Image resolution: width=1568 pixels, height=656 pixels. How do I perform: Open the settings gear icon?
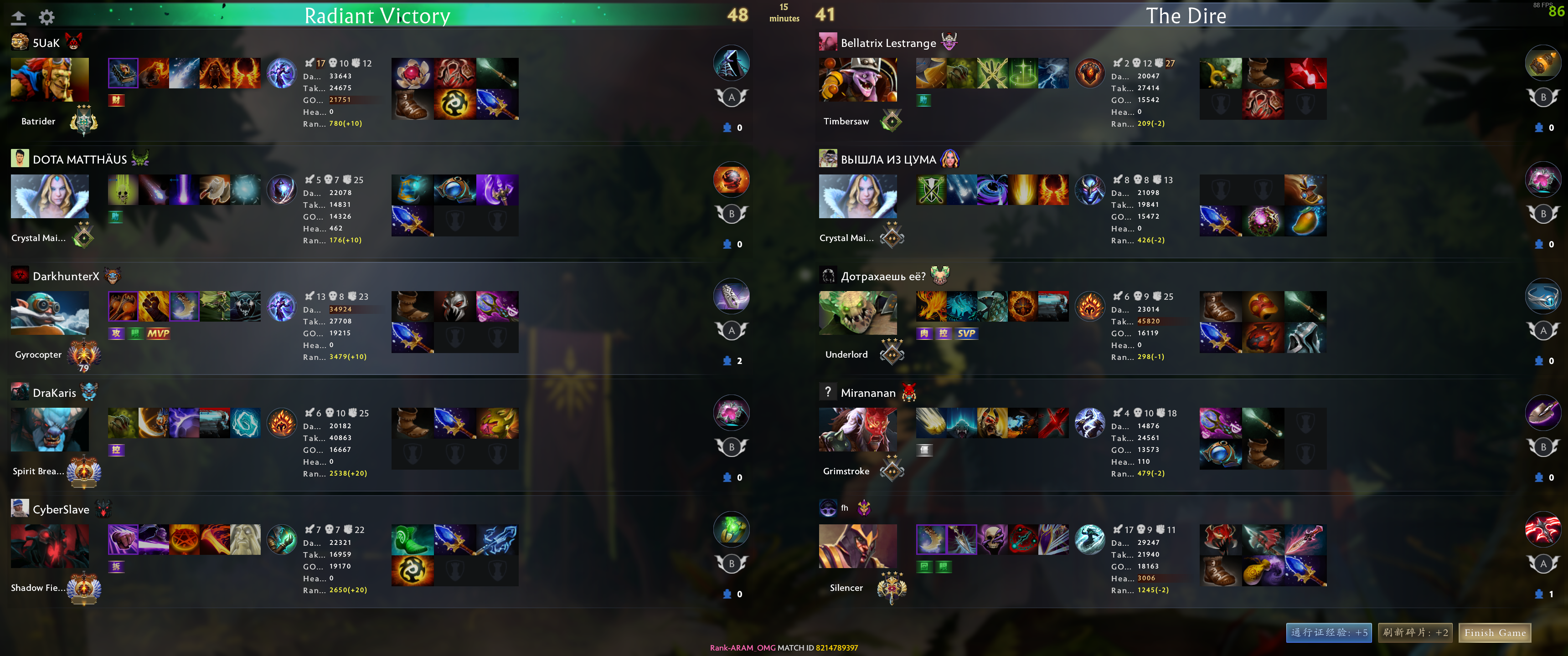pyautogui.click(x=46, y=17)
